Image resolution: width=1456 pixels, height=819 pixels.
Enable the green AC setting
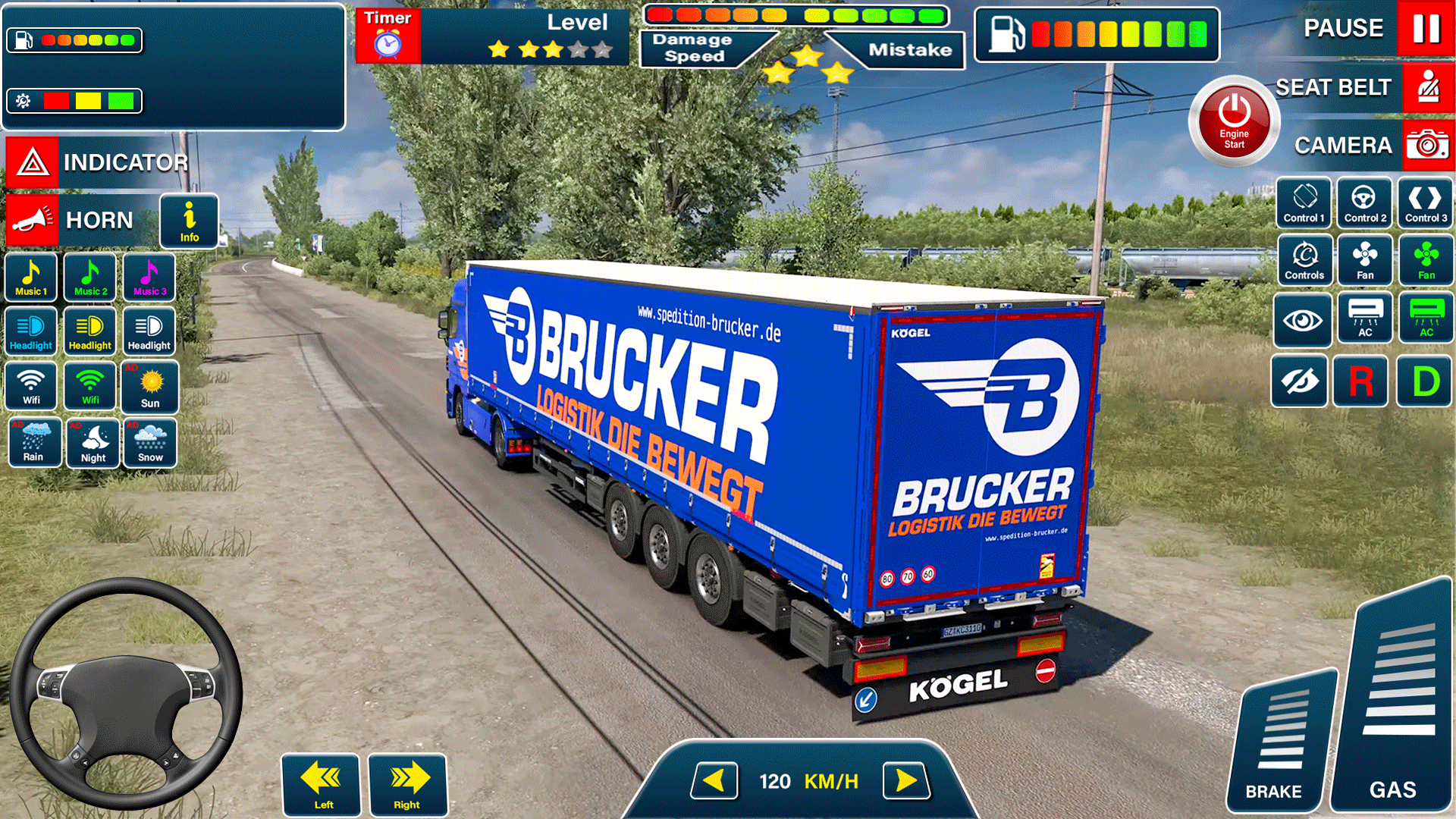pos(1426,319)
